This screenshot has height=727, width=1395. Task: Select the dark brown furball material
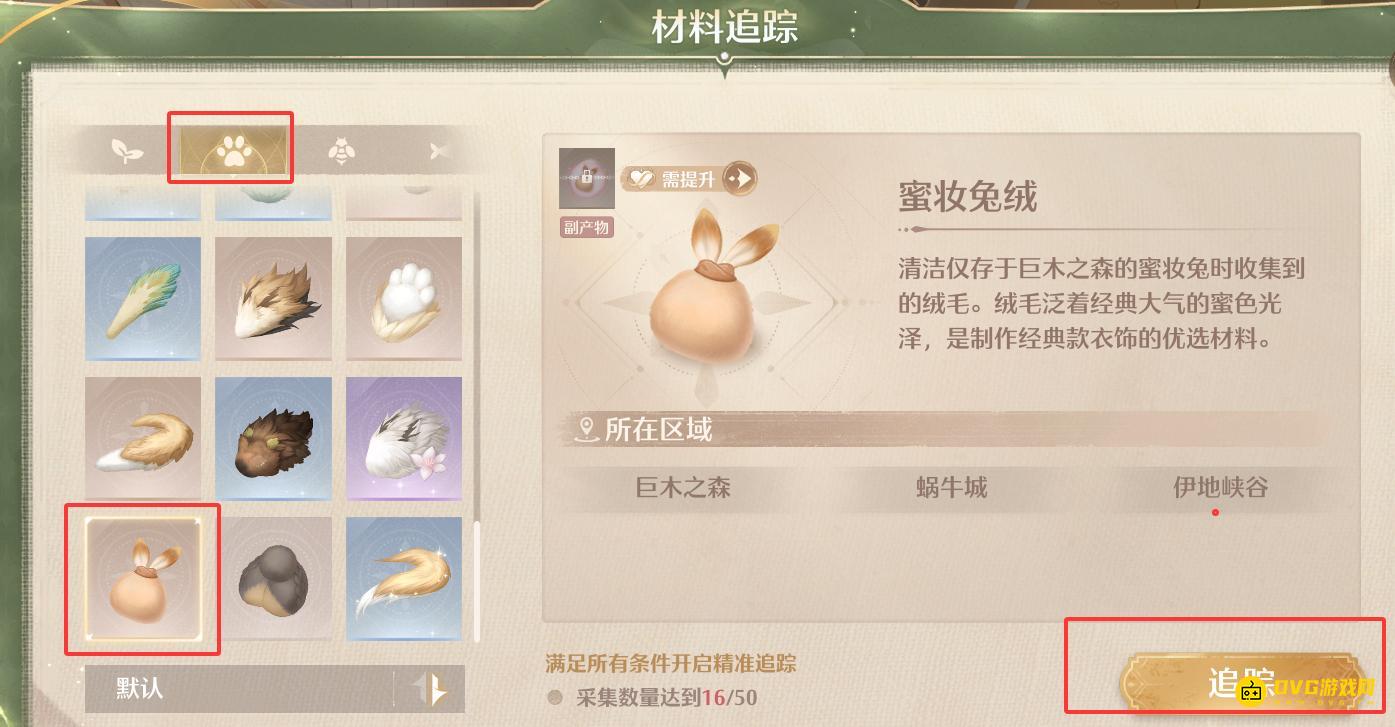coord(273,438)
